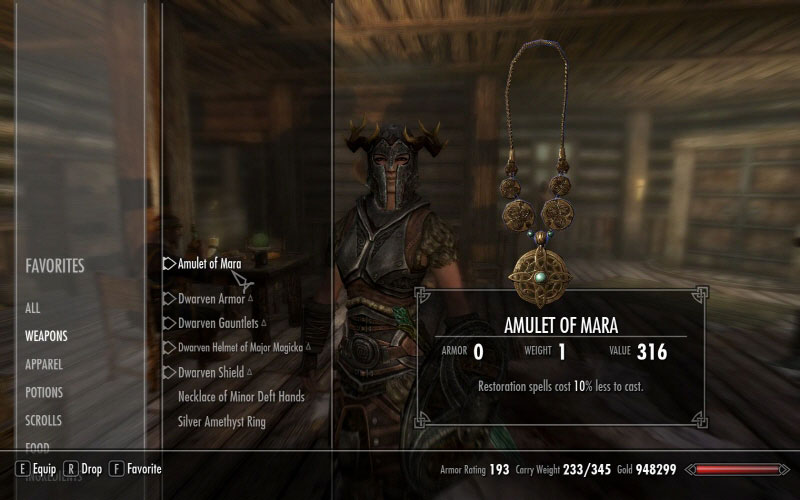Screen dimensions: 800x500
Task: Choose Necklace of Minor Deft Hands
Action: click(241, 397)
